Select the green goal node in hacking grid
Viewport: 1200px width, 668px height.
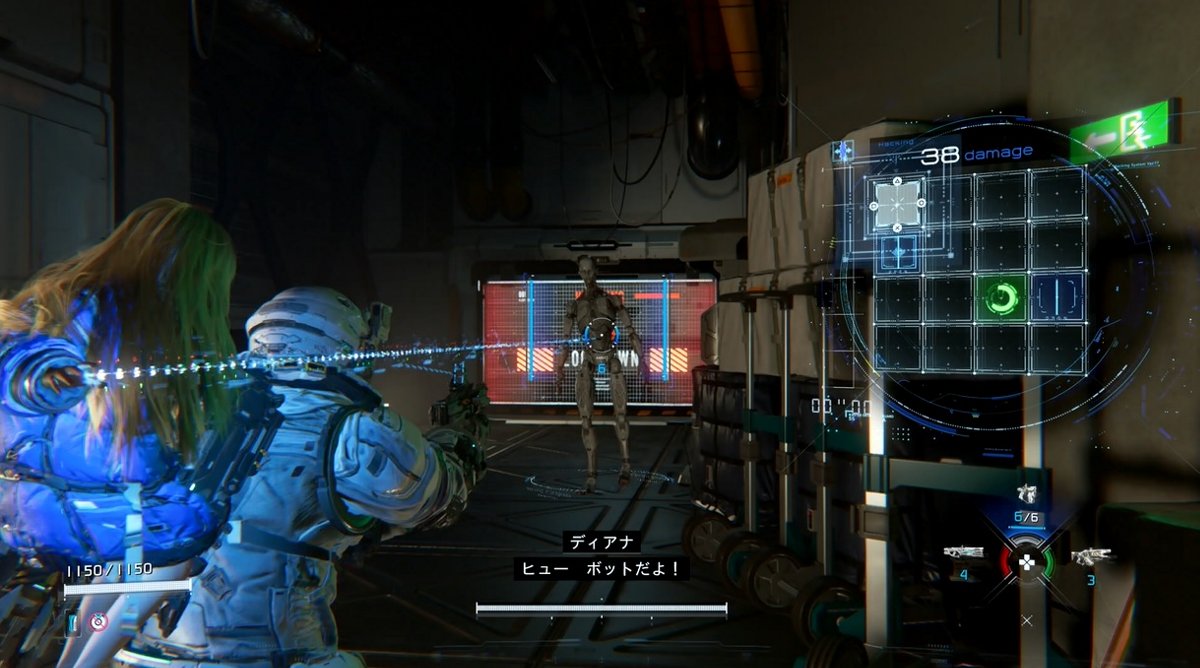1001,298
